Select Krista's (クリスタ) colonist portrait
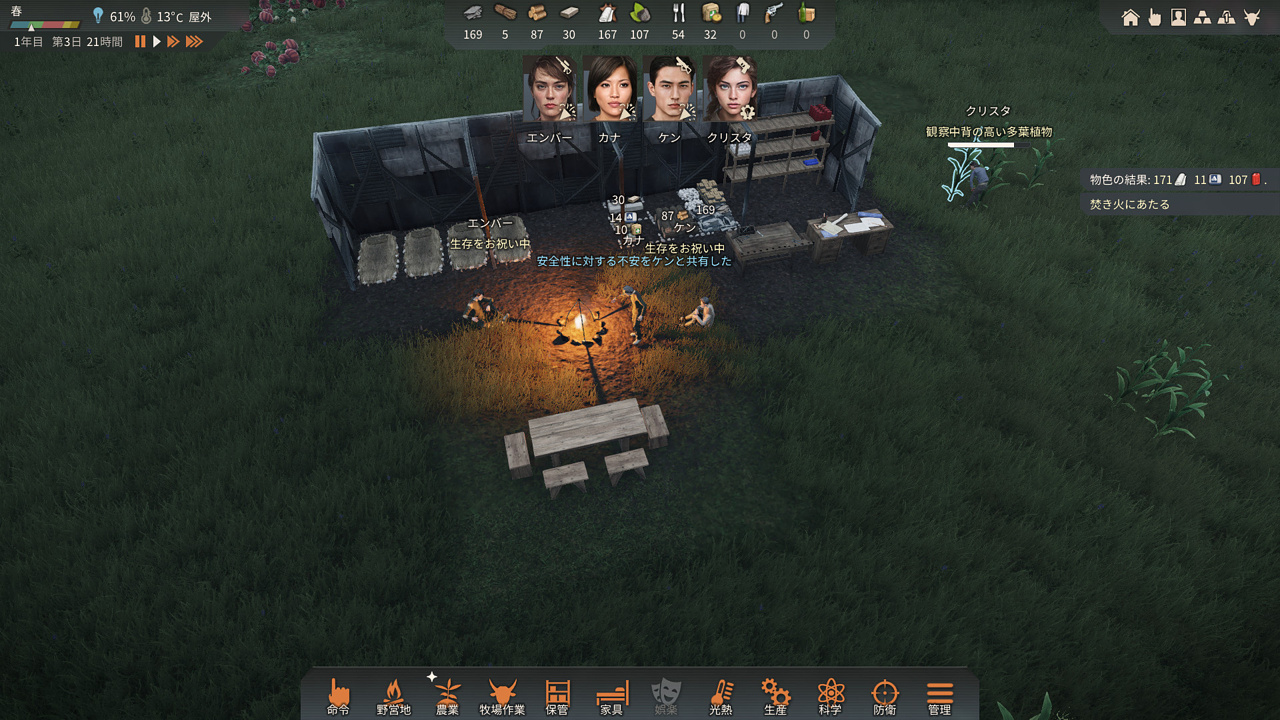 tap(729, 89)
